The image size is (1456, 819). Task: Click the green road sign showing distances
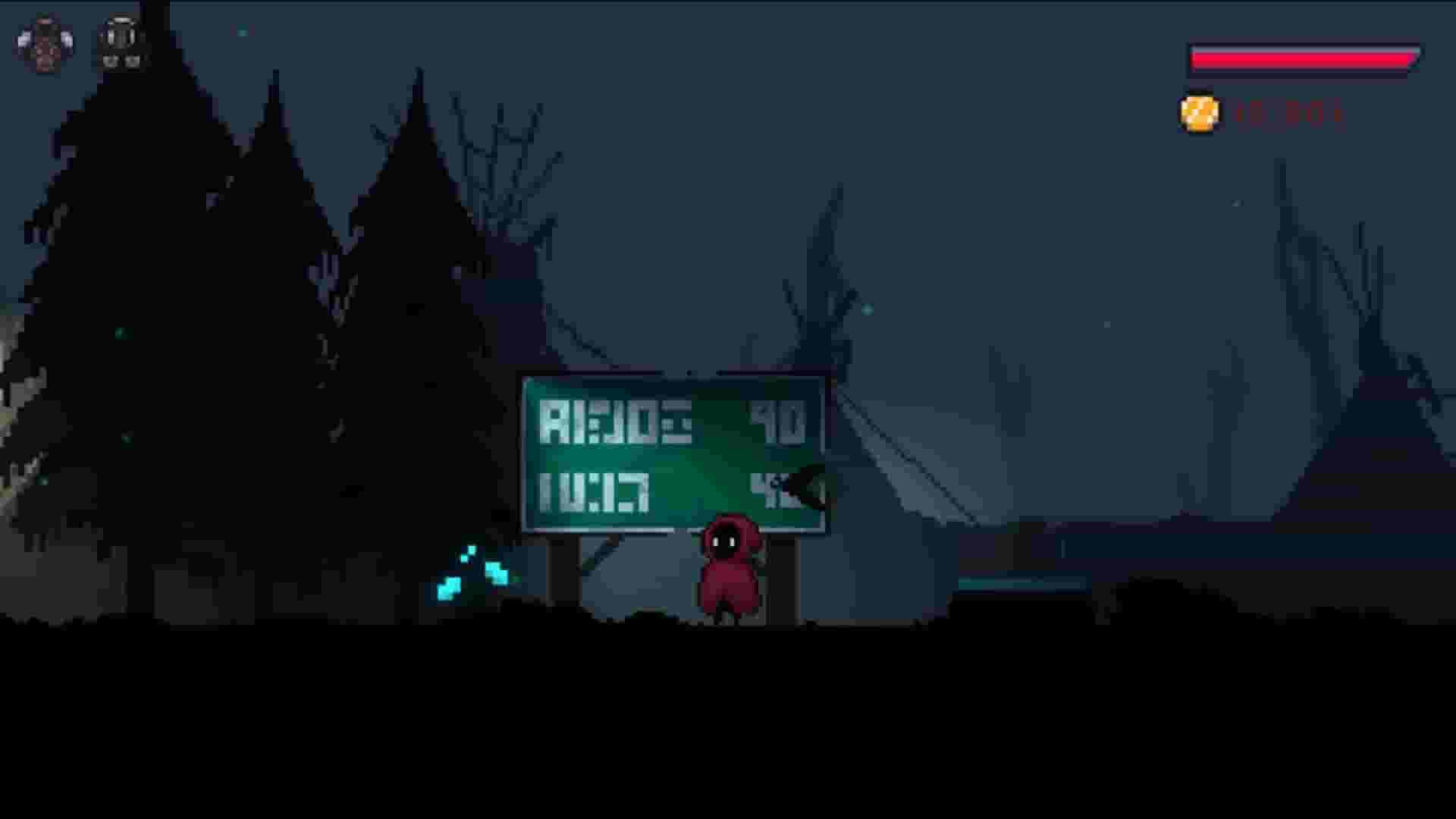[675, 455]
